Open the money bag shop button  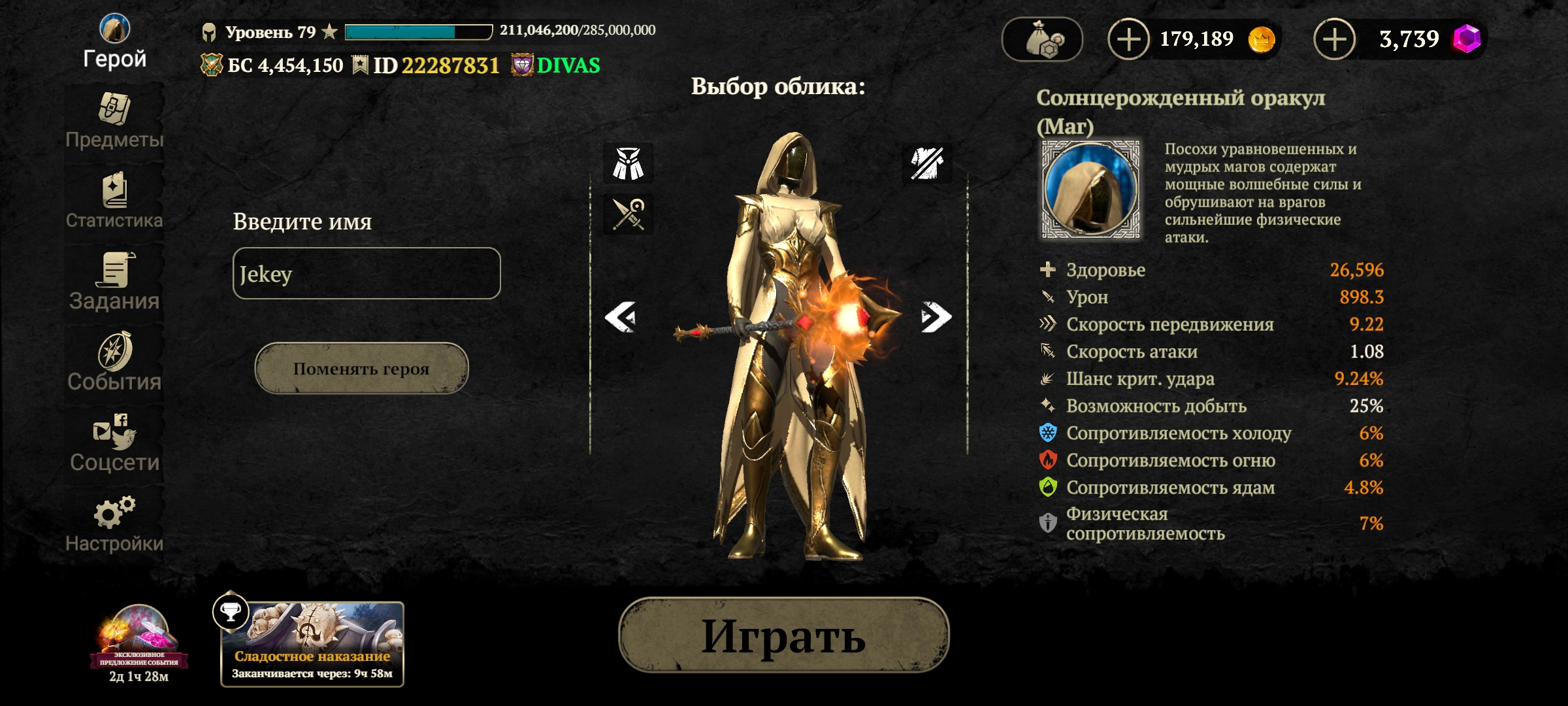1042,39
